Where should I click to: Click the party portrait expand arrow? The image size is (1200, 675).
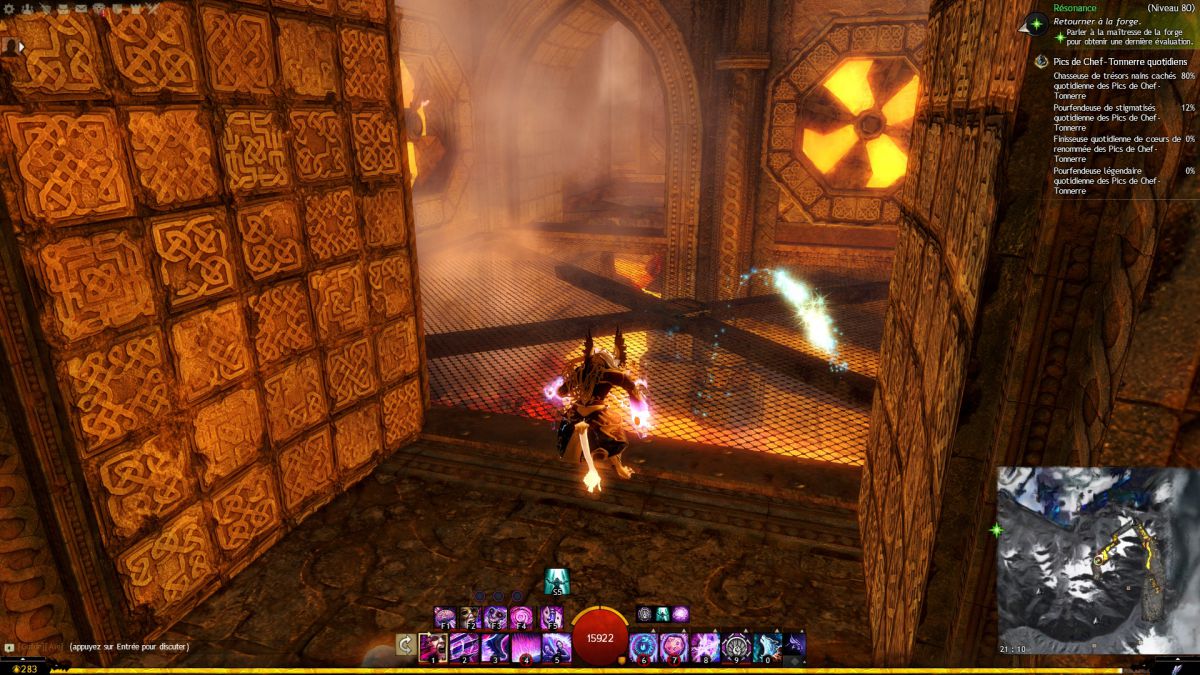pyautogui.click(x=20, y=46)
